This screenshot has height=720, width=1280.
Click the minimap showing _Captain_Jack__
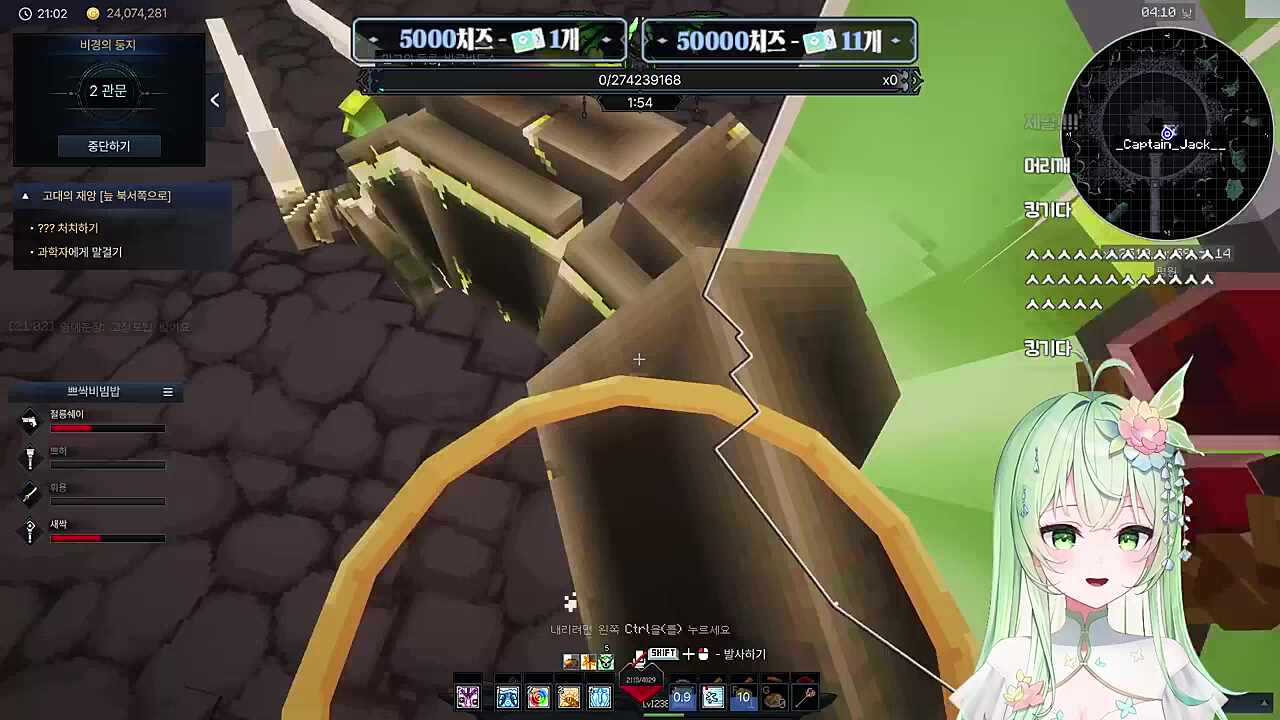point(1167,135)
